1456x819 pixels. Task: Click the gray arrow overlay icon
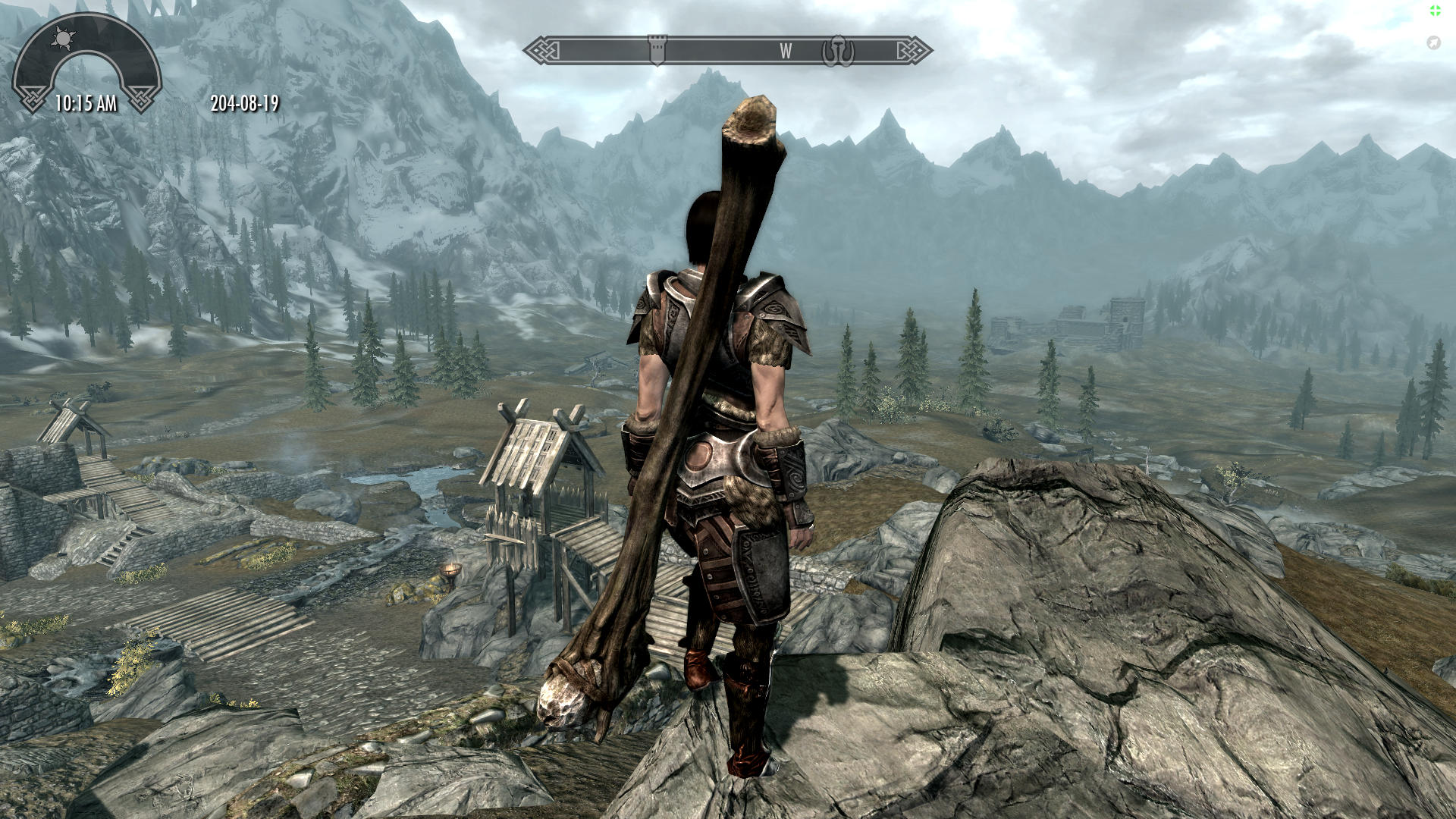pos(1433,42)
